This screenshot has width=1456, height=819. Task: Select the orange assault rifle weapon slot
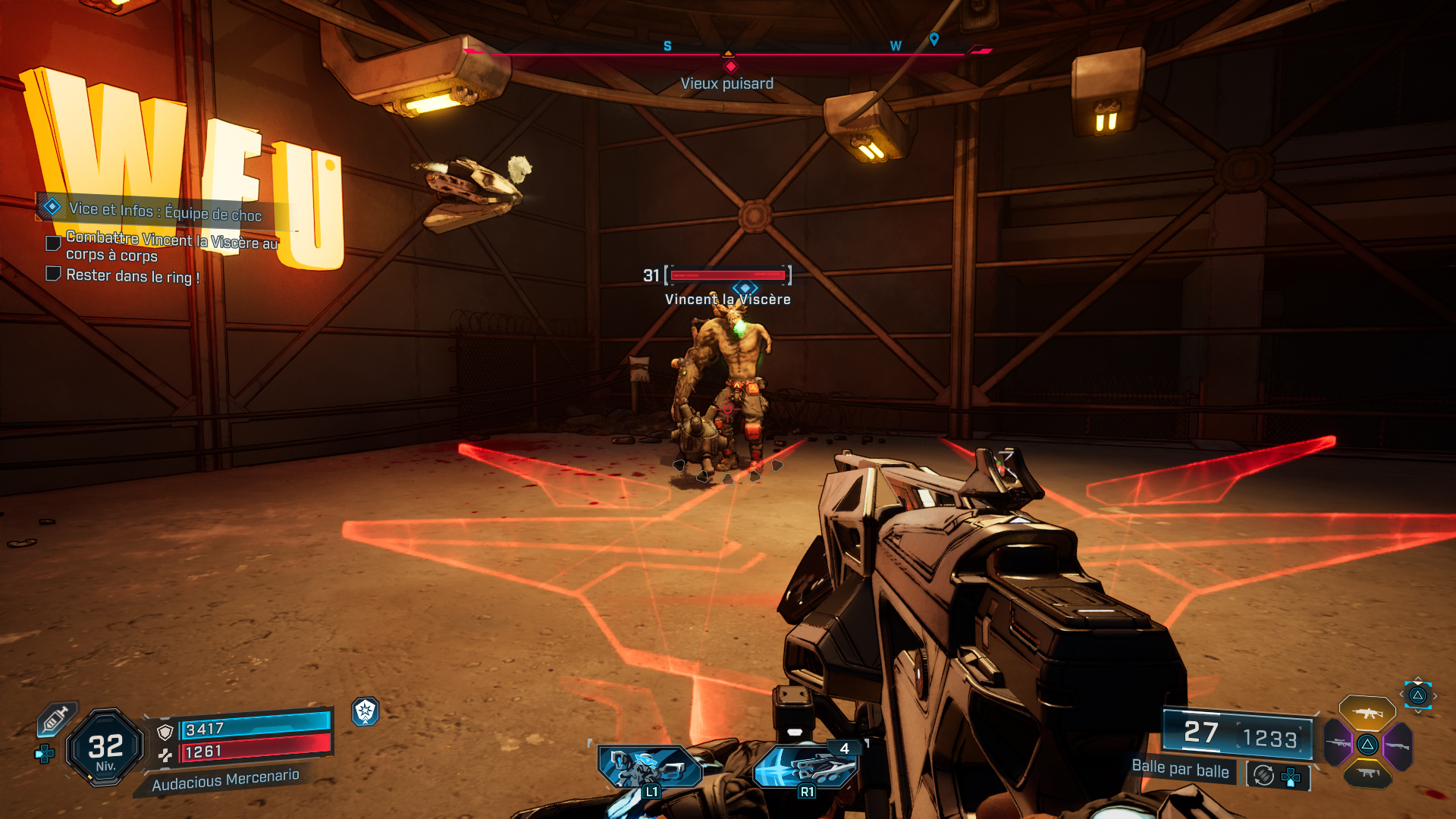click(1367, 713)
